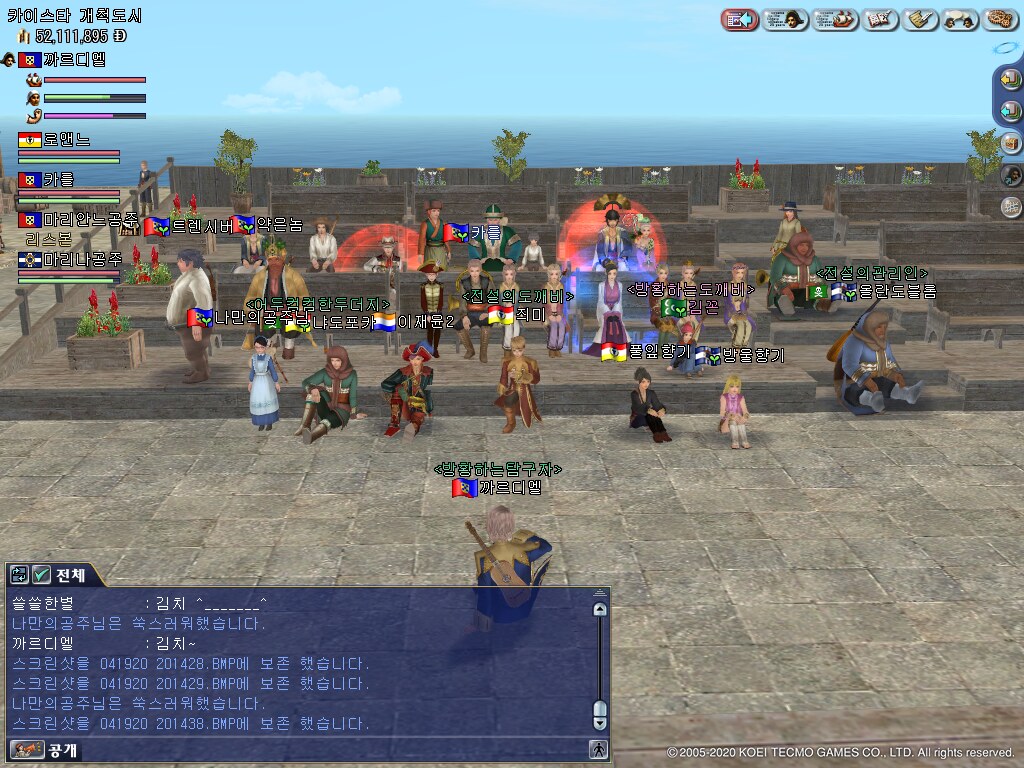Open the two-heads chat bubble menu
Viewport: 1024px width, 768px height.
[x=959, y=19]
